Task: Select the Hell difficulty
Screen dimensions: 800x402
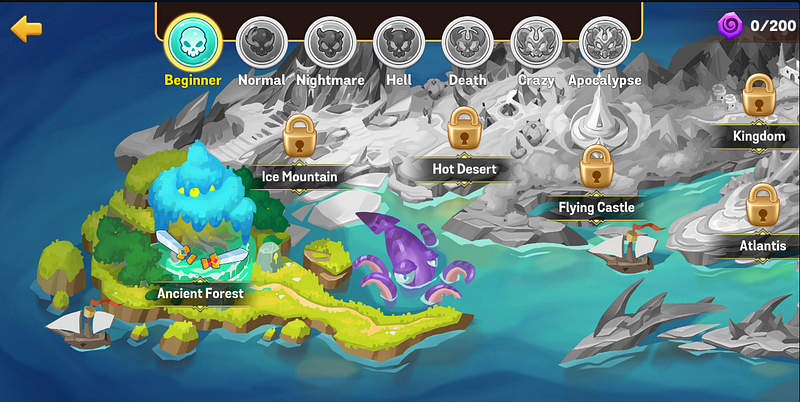Action: click(399, 43)
